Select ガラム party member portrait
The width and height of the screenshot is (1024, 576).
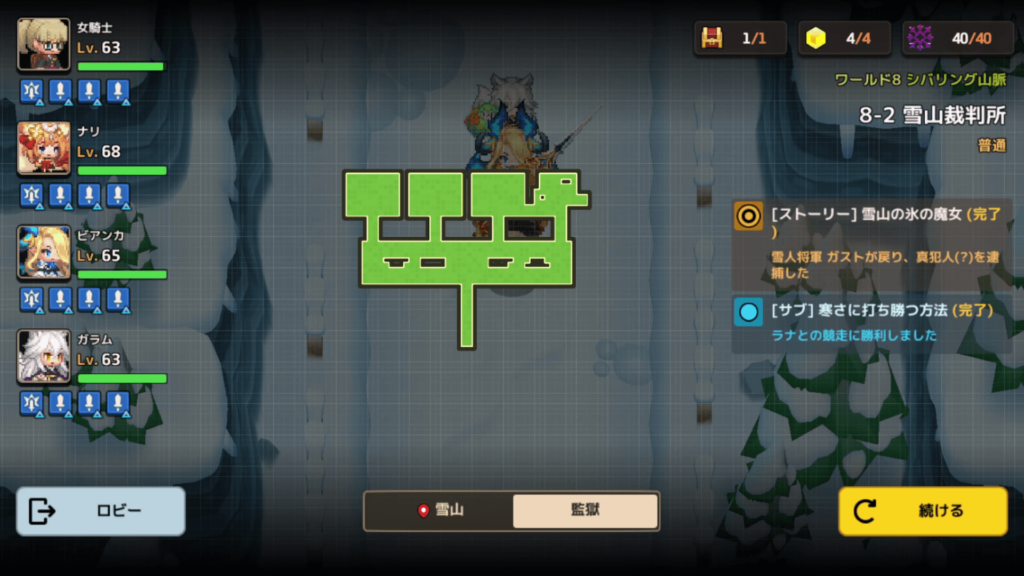(x=44, y=356)
